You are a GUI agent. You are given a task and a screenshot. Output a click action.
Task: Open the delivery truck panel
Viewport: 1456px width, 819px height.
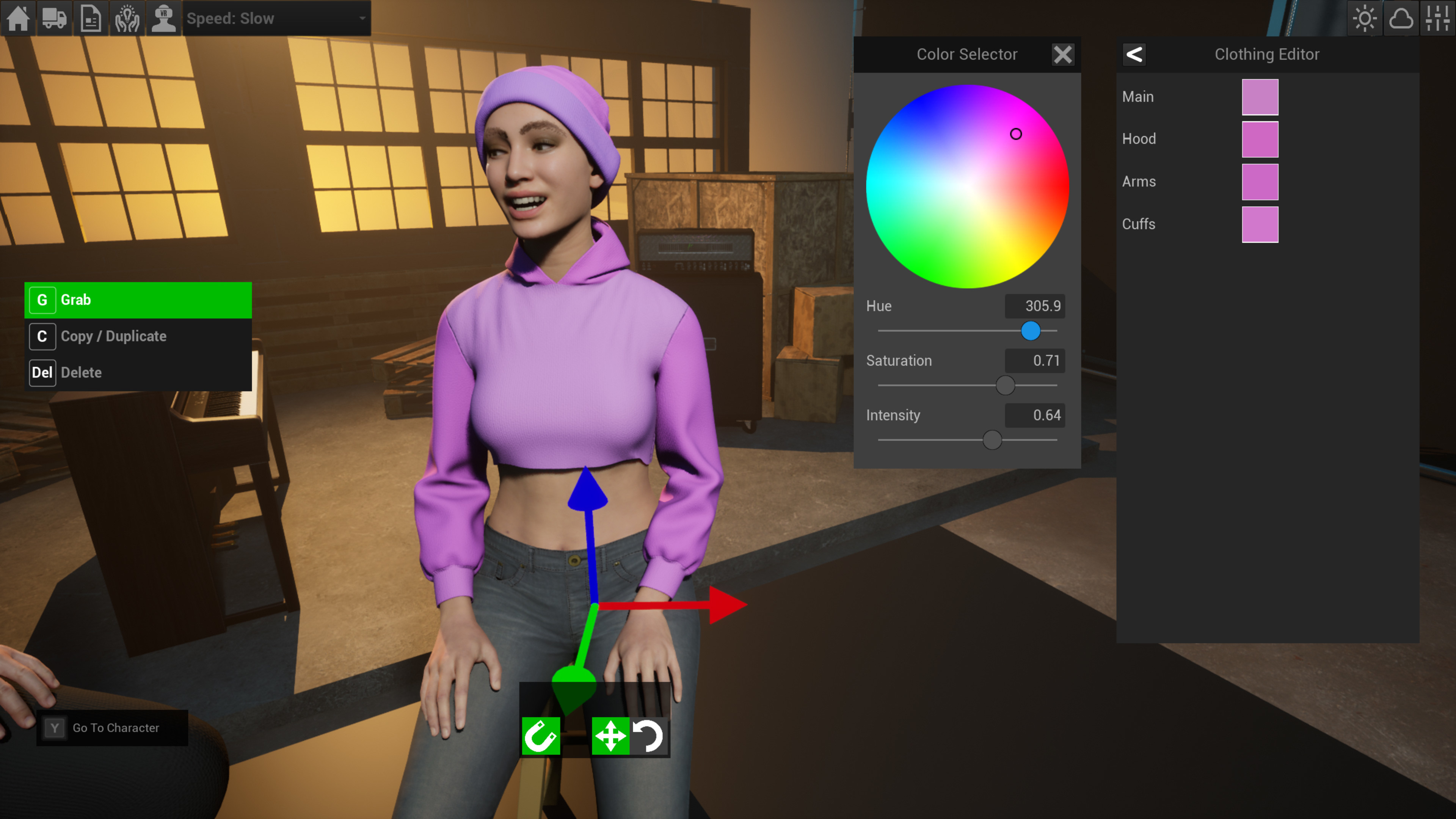(54, 18)
